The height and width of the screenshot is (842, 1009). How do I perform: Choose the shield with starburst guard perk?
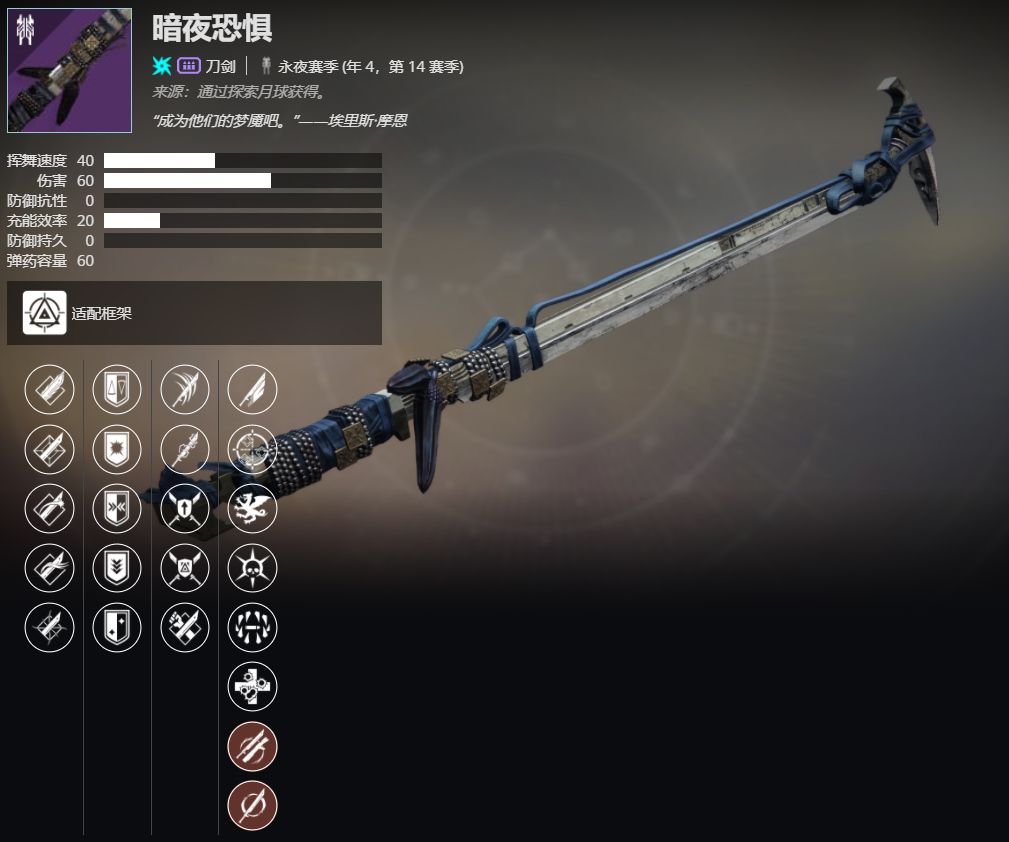(x=117, y=449)
